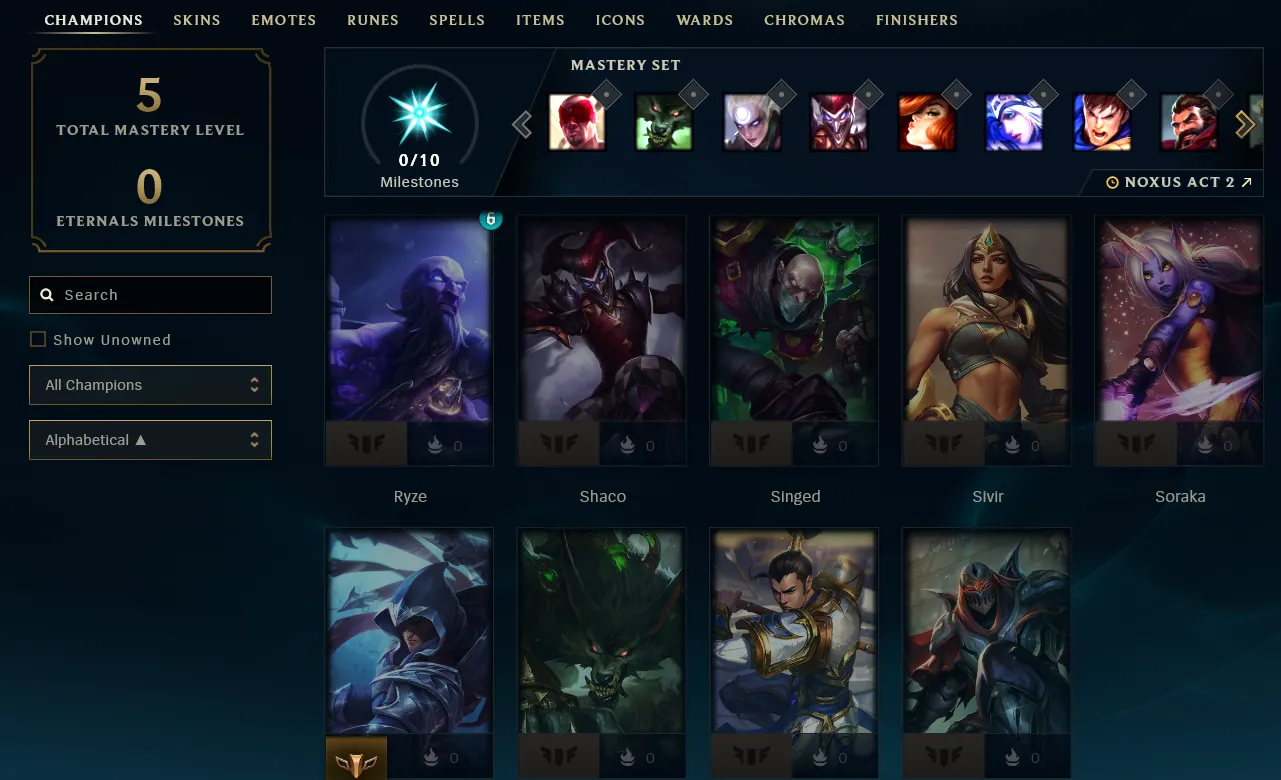The image size is (1281, 780).
Task: Open the Finishers tab
Action: pyautogui.click(x=916, y=20)
